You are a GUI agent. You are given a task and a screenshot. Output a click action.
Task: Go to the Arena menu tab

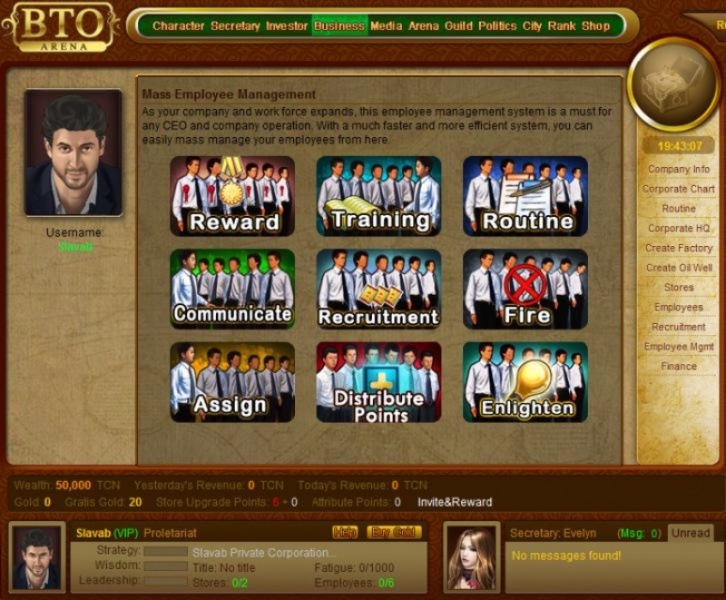click(x=424, y=26)
